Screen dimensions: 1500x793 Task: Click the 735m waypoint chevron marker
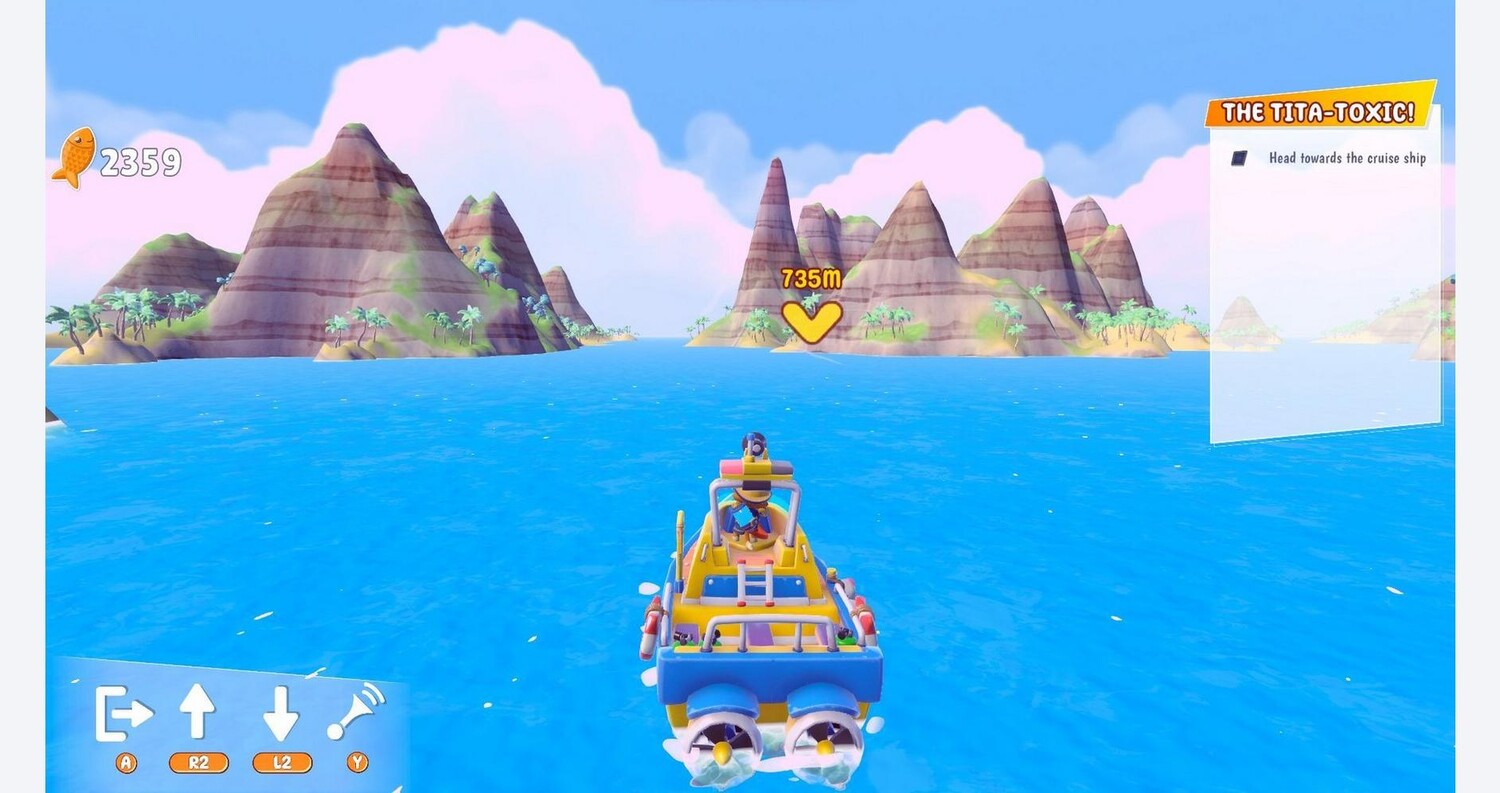coord(811,320)
